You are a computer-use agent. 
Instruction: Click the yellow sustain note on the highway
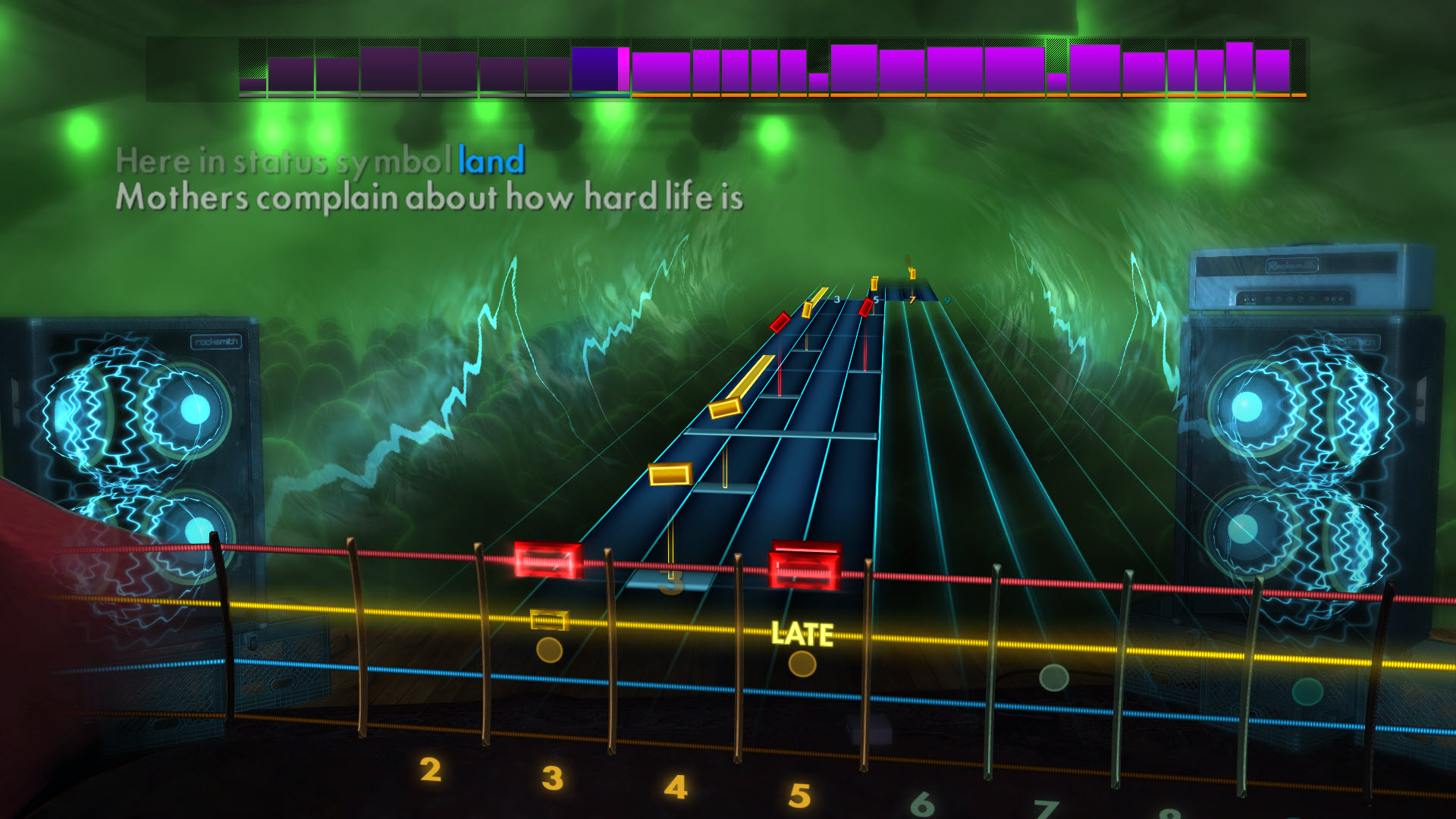(x=670, y=474)
